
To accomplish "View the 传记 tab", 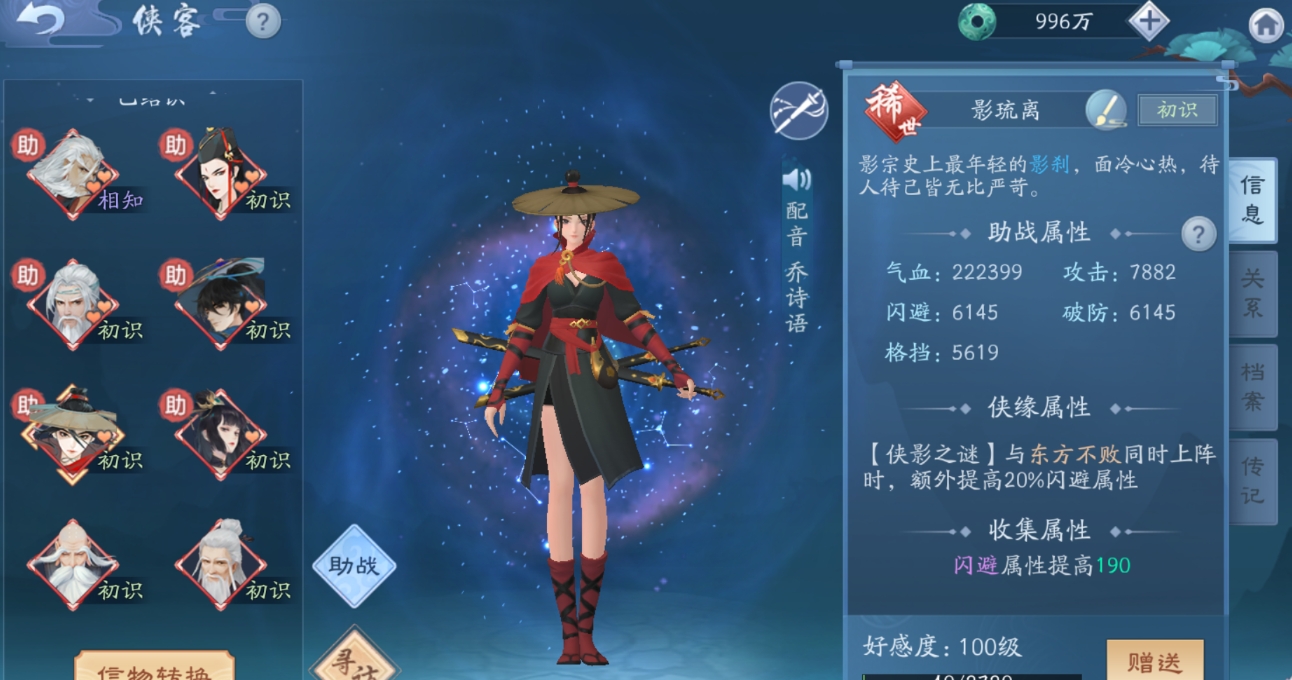I will pos(1252,481).
